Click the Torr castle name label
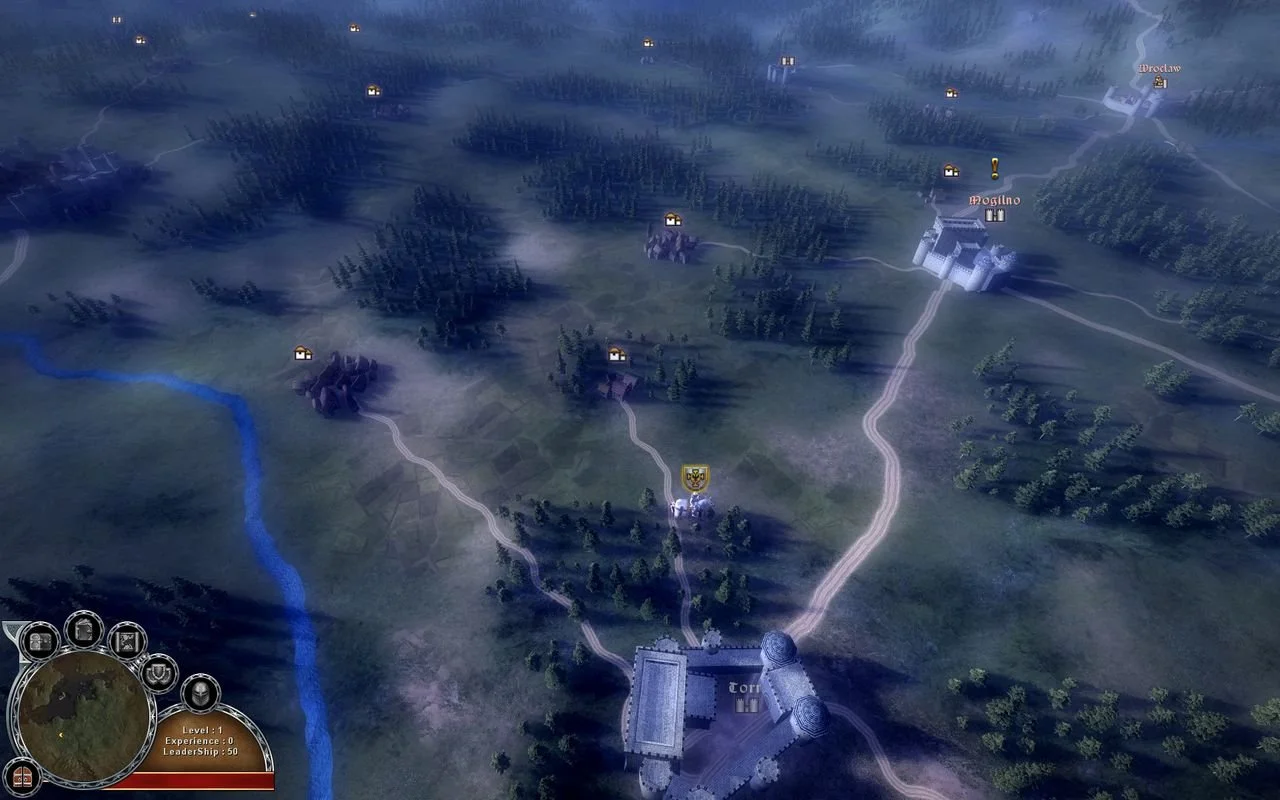 (x=744, y=688)
